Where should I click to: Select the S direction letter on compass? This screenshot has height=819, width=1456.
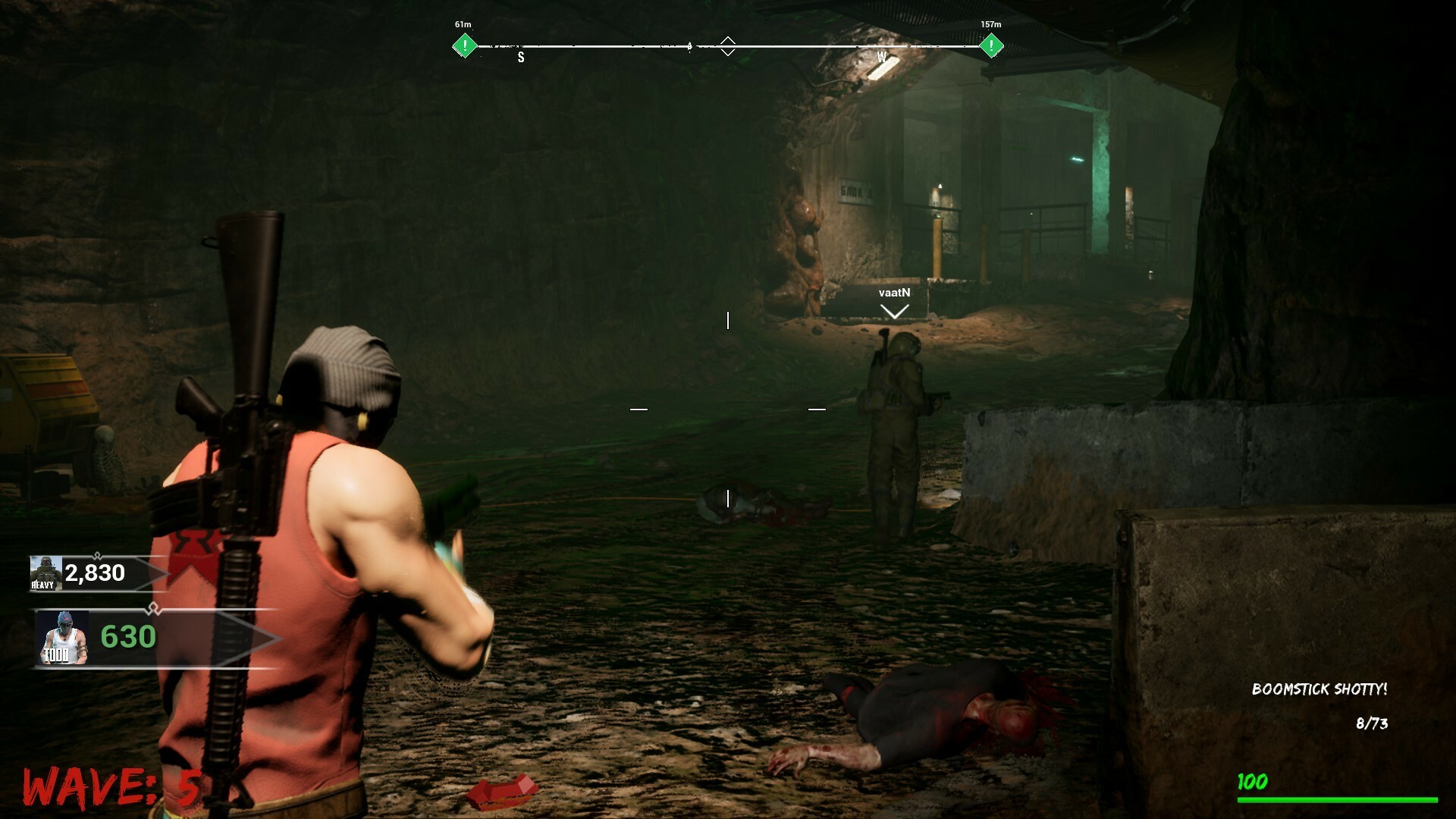520,57
